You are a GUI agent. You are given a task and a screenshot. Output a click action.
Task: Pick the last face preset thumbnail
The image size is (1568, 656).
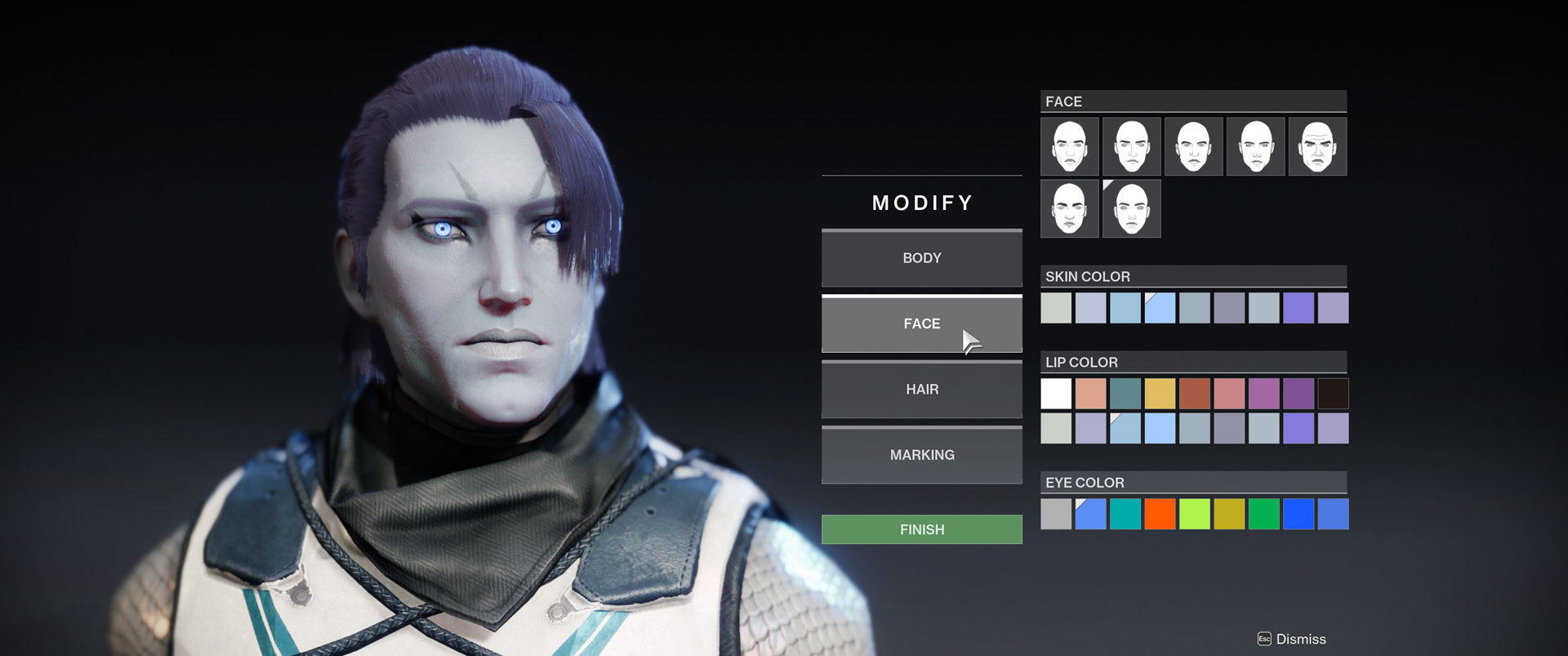click(x=1131, y=208)
